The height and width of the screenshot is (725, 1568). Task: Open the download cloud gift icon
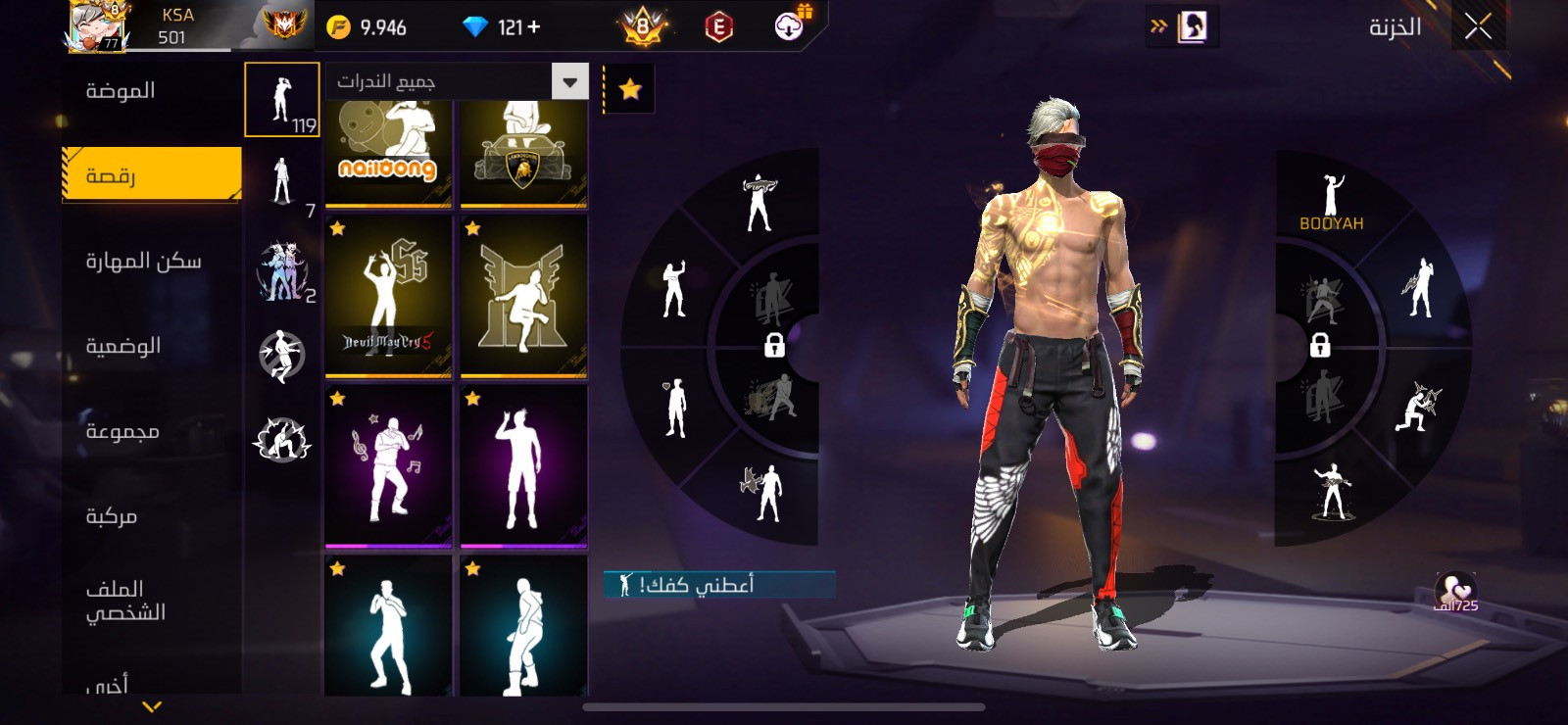[x=789, y=26]
